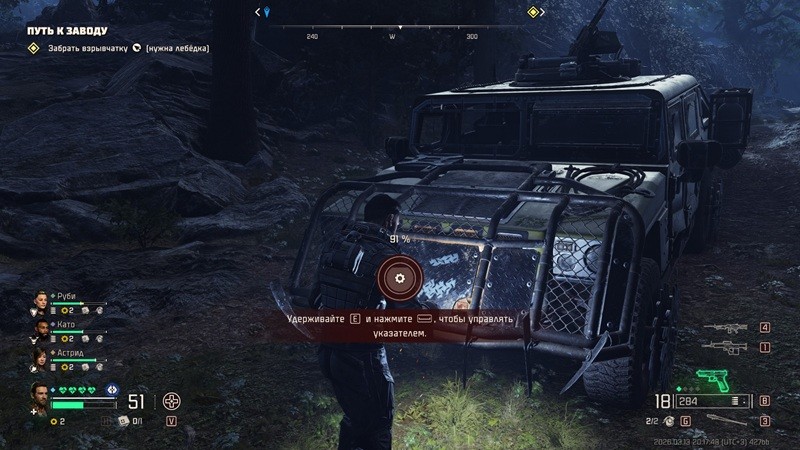Activate the round cross ability icon

tap(172, 402)
